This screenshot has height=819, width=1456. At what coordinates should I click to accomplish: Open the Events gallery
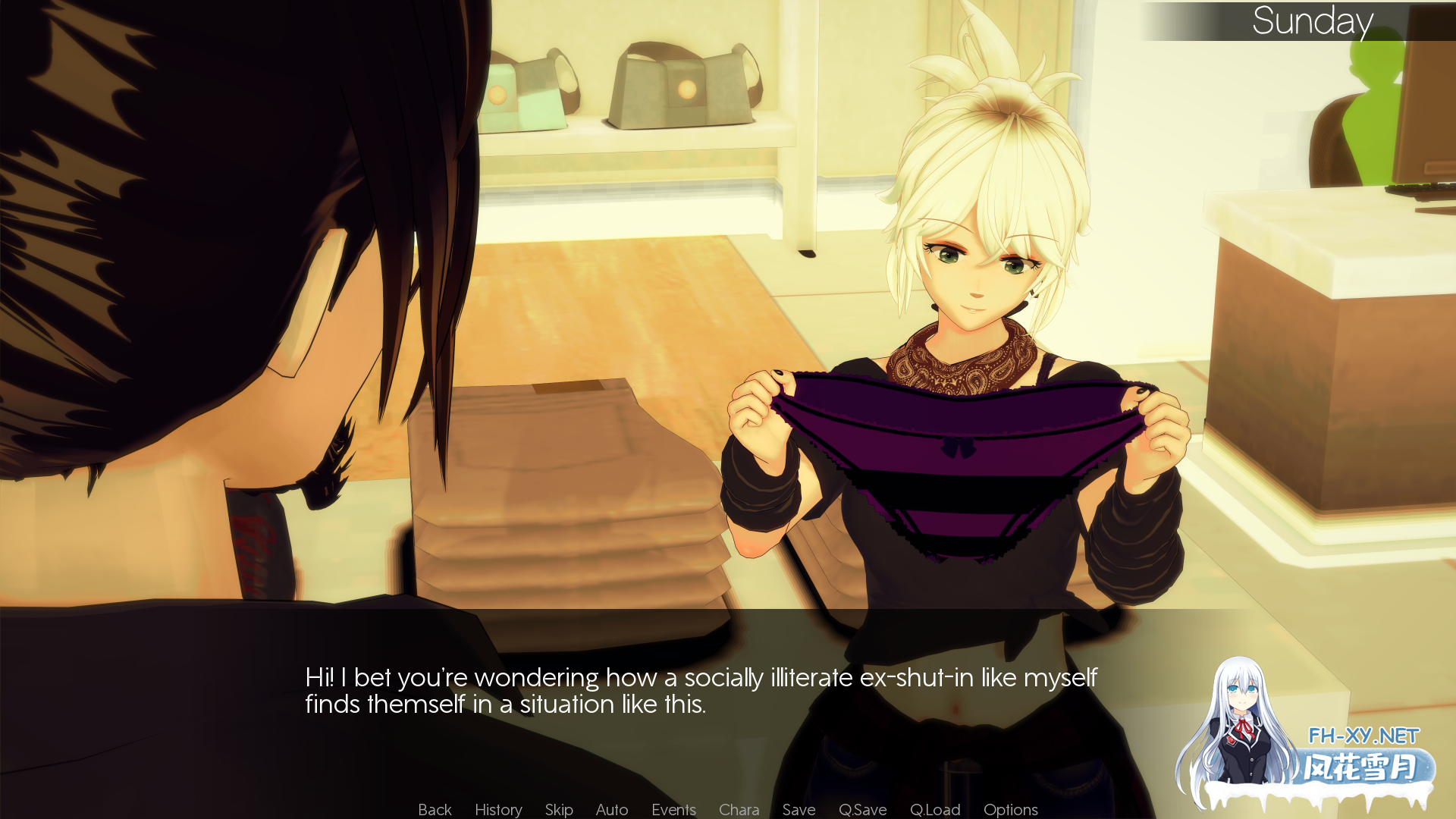tap(673, 809)
